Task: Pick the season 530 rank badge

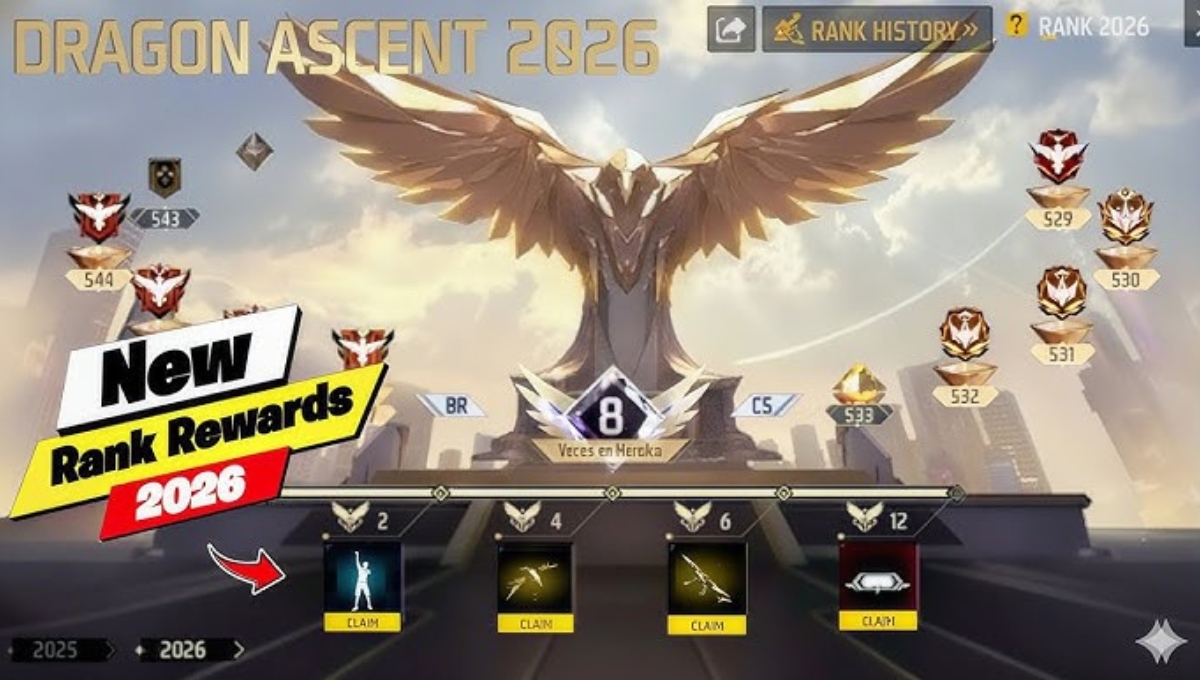Action: (1125, 217)
